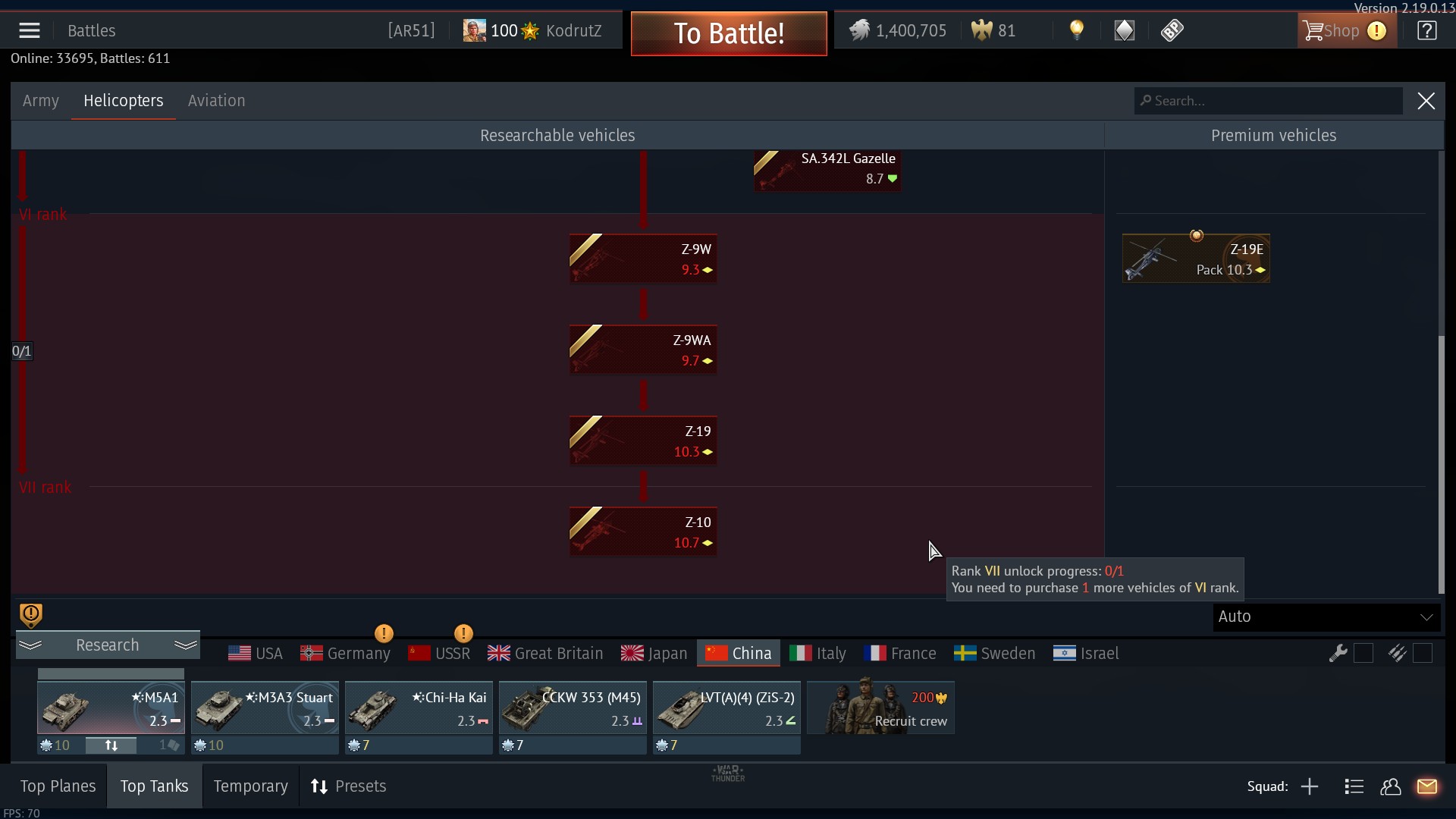Recruit a new crew for 200
1456x819 pixels.
(x=880, y=708)
